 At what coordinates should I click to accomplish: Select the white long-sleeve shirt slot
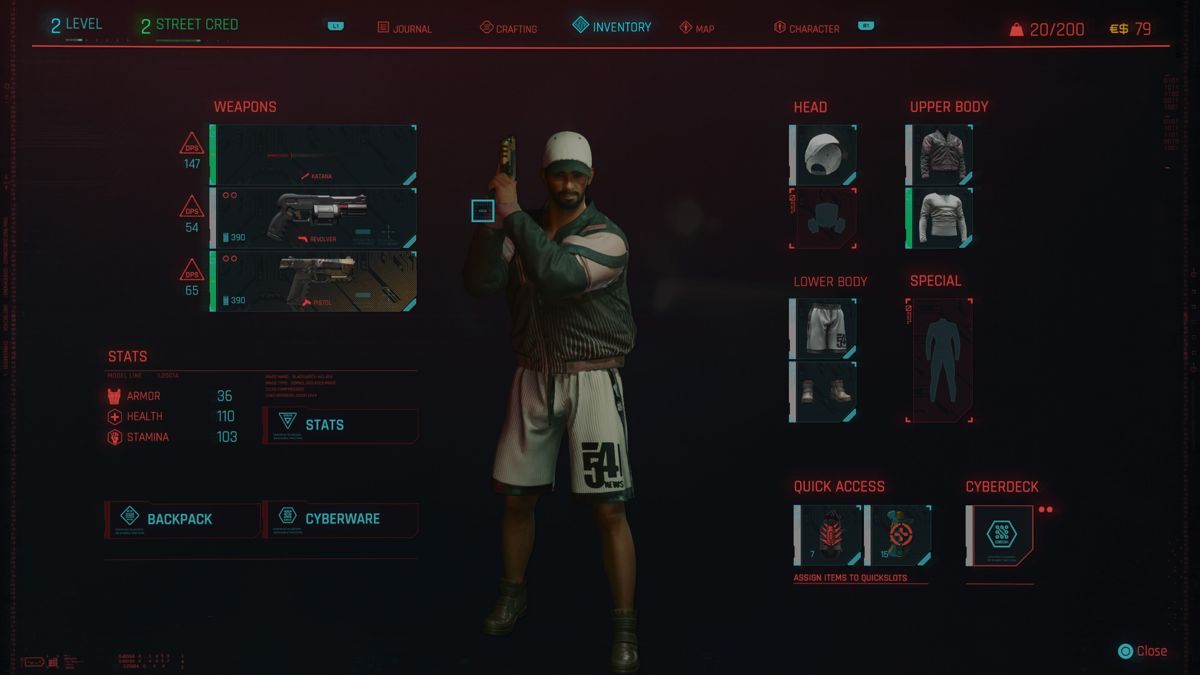click(941, 218)
